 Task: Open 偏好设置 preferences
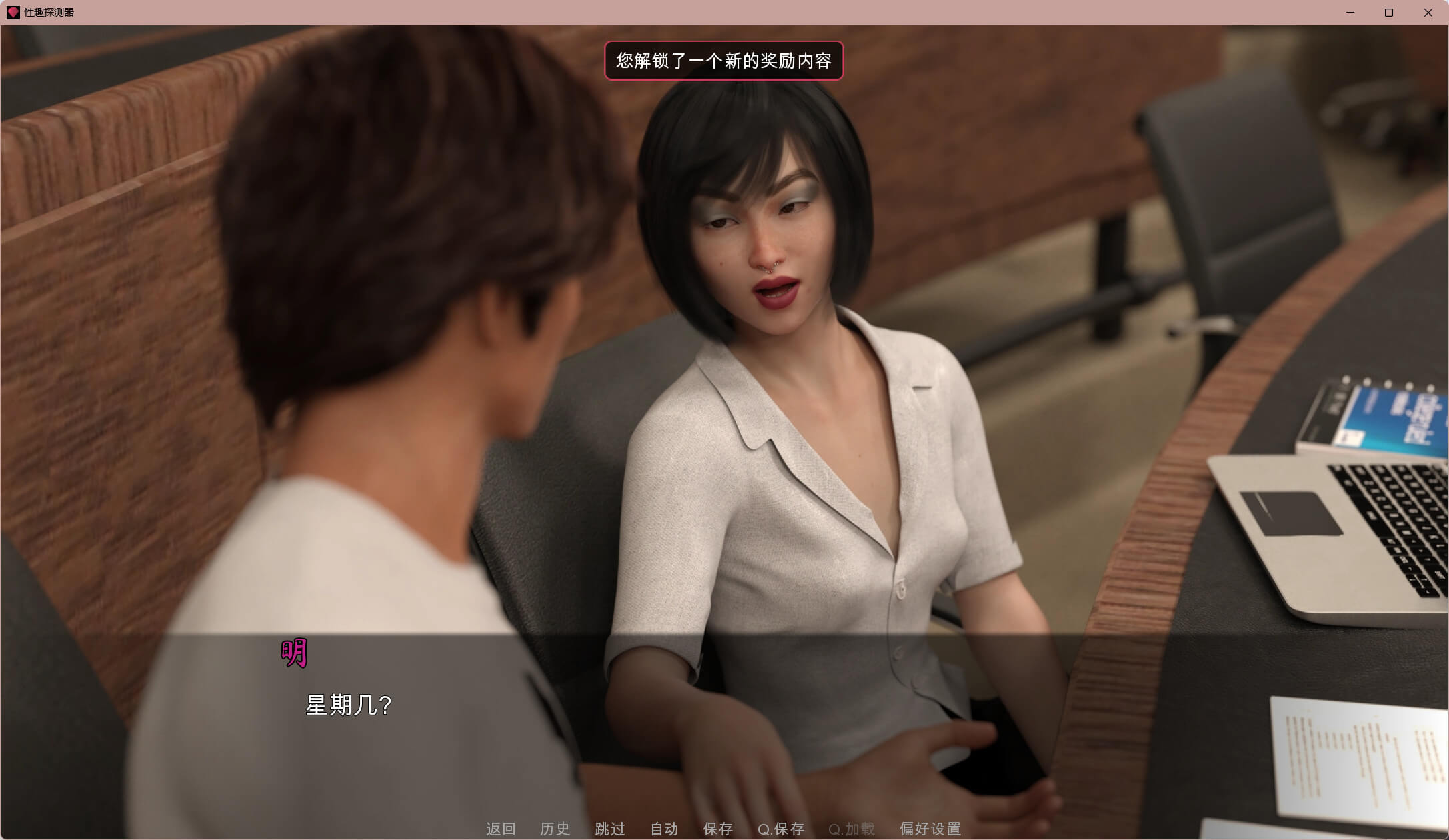[930, 829]
